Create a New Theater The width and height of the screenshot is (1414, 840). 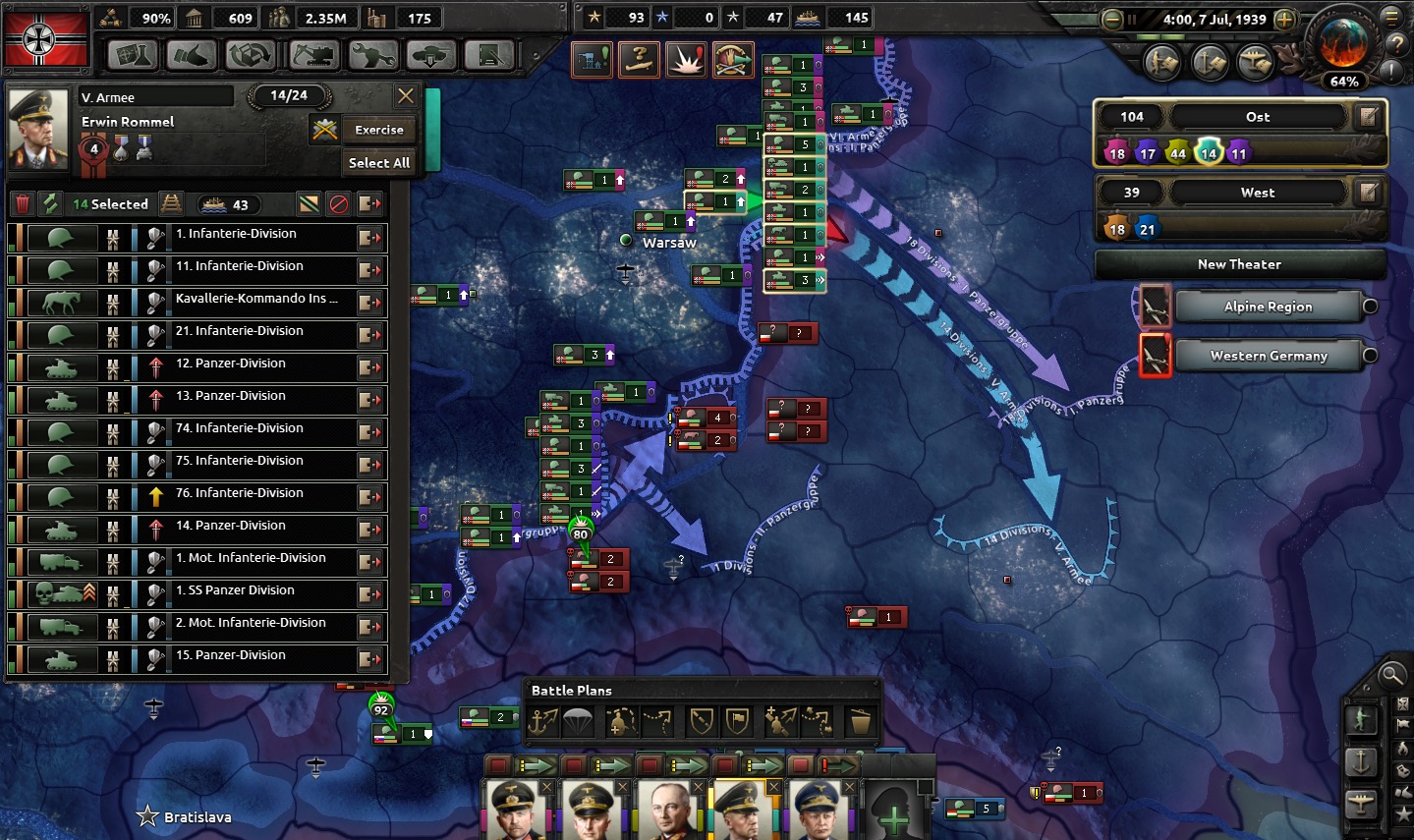[x=1239, y=264]
